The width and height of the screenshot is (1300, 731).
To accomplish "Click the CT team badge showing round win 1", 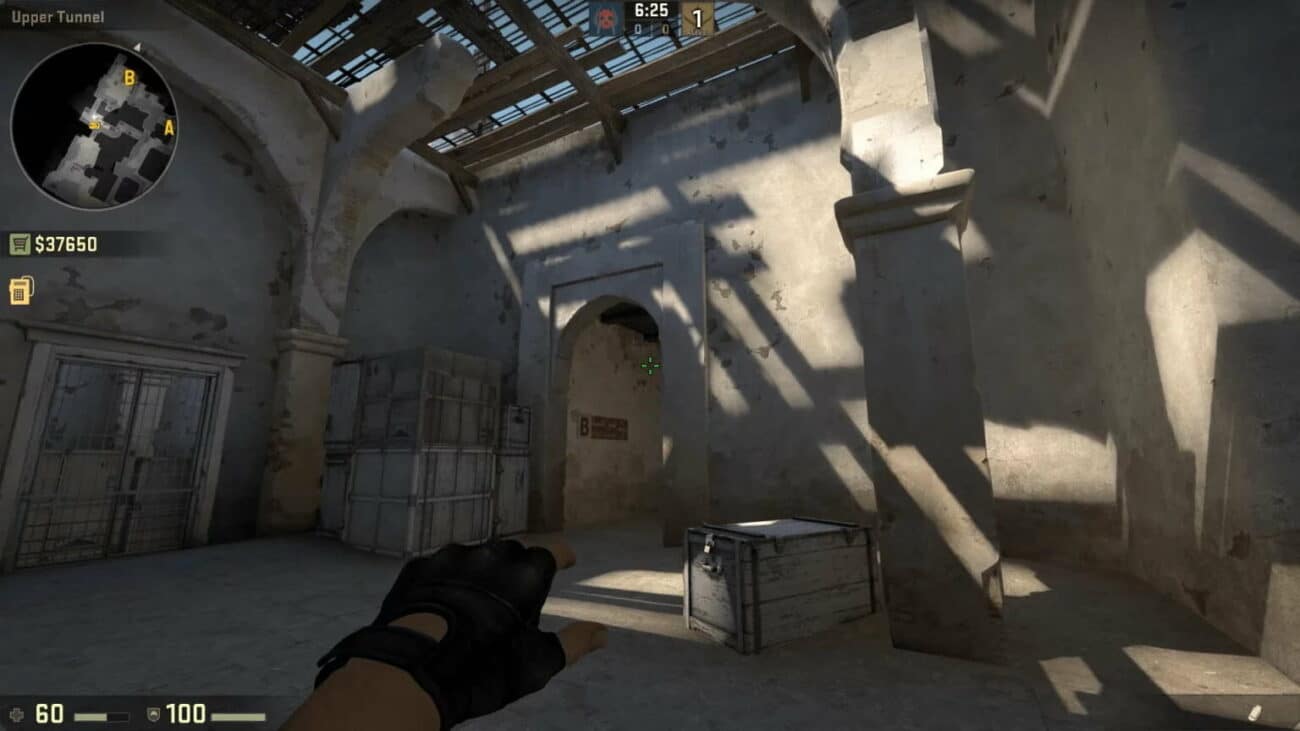I will coord(698,17).
